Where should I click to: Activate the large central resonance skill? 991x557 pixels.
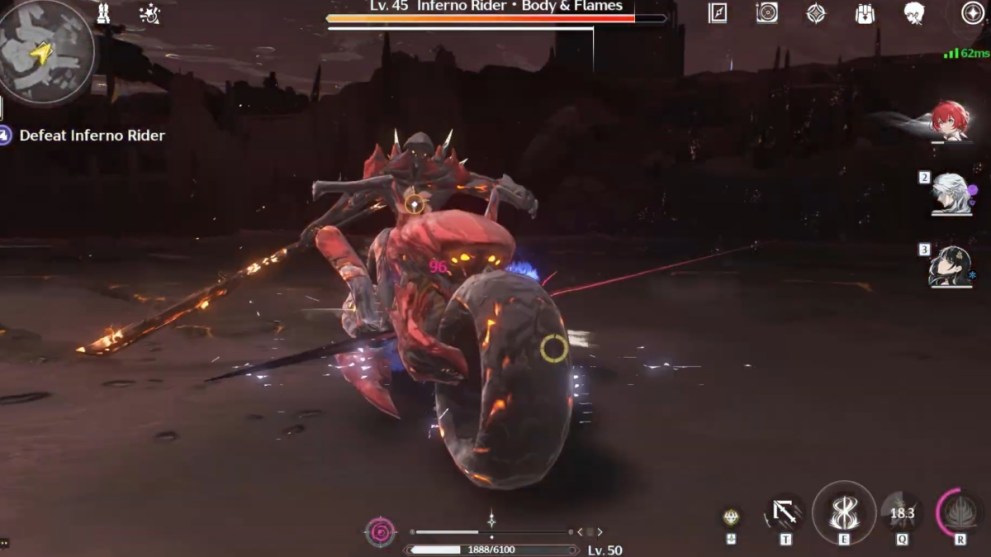click(x=843, y=512)
